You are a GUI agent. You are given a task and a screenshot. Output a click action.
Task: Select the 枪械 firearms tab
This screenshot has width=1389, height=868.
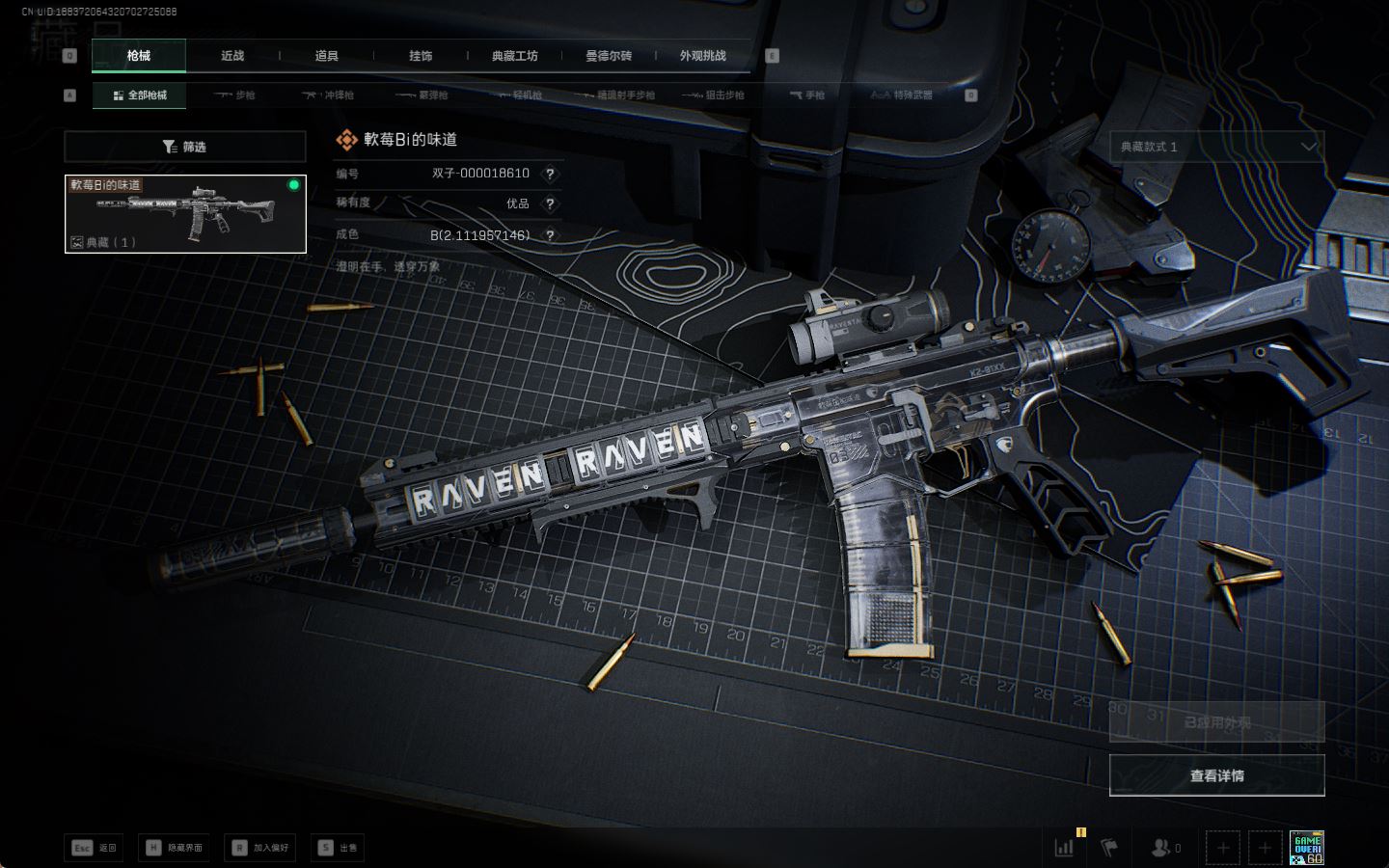click(x=139, y=56)
